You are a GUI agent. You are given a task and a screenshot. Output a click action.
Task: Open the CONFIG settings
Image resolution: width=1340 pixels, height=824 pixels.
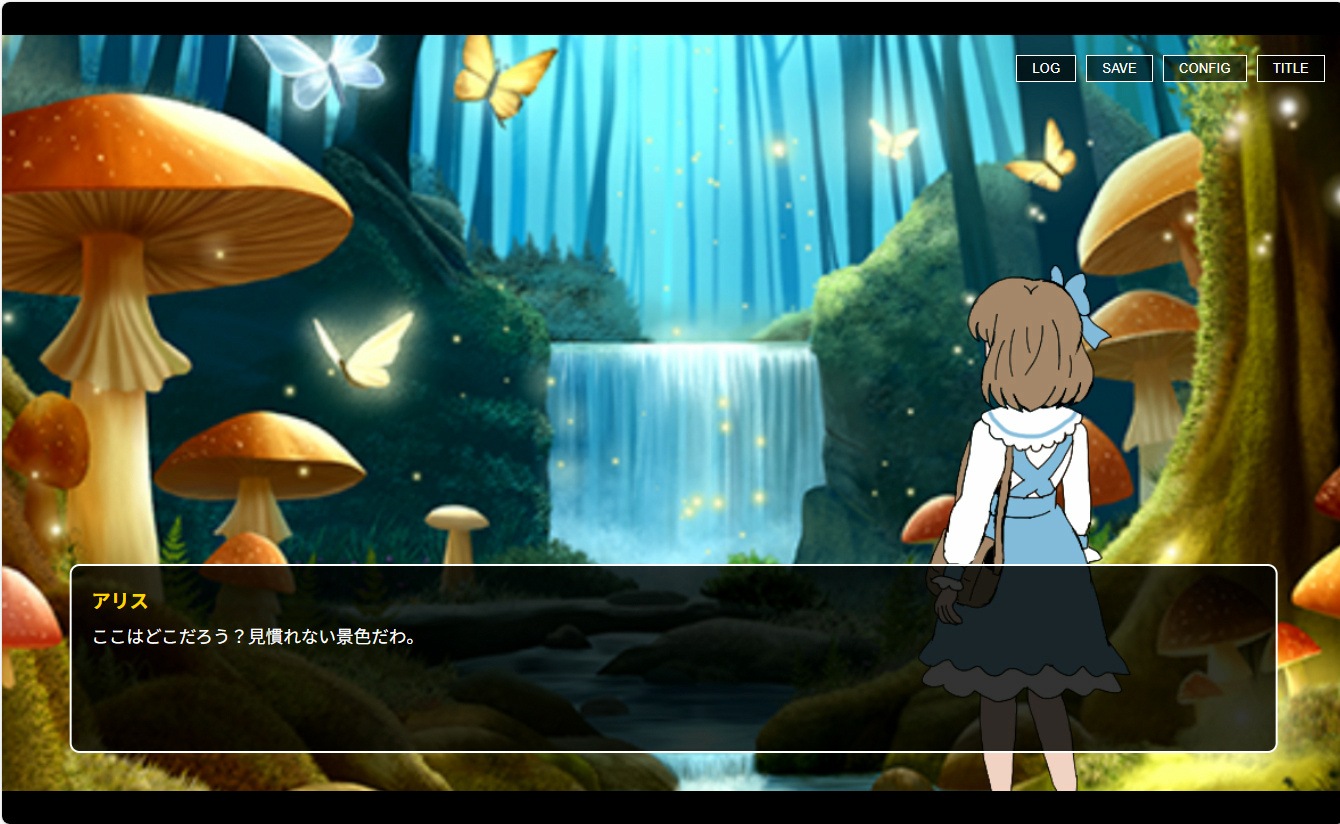click(1204, 68)
